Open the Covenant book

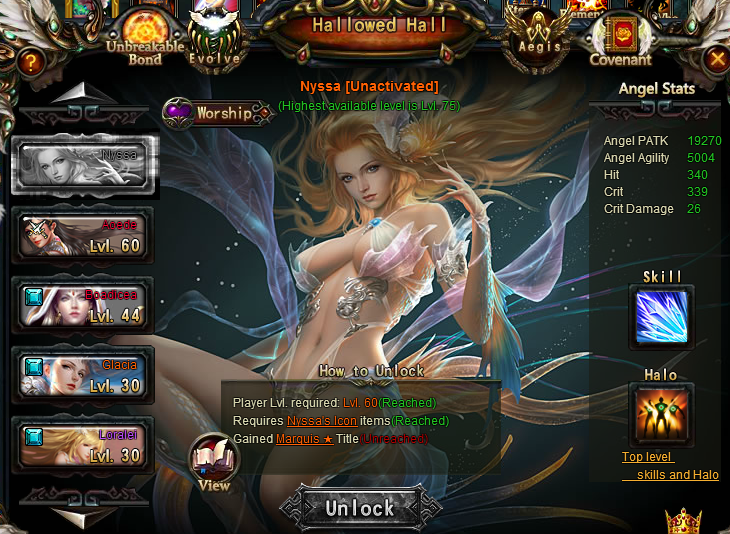(620, 39)
